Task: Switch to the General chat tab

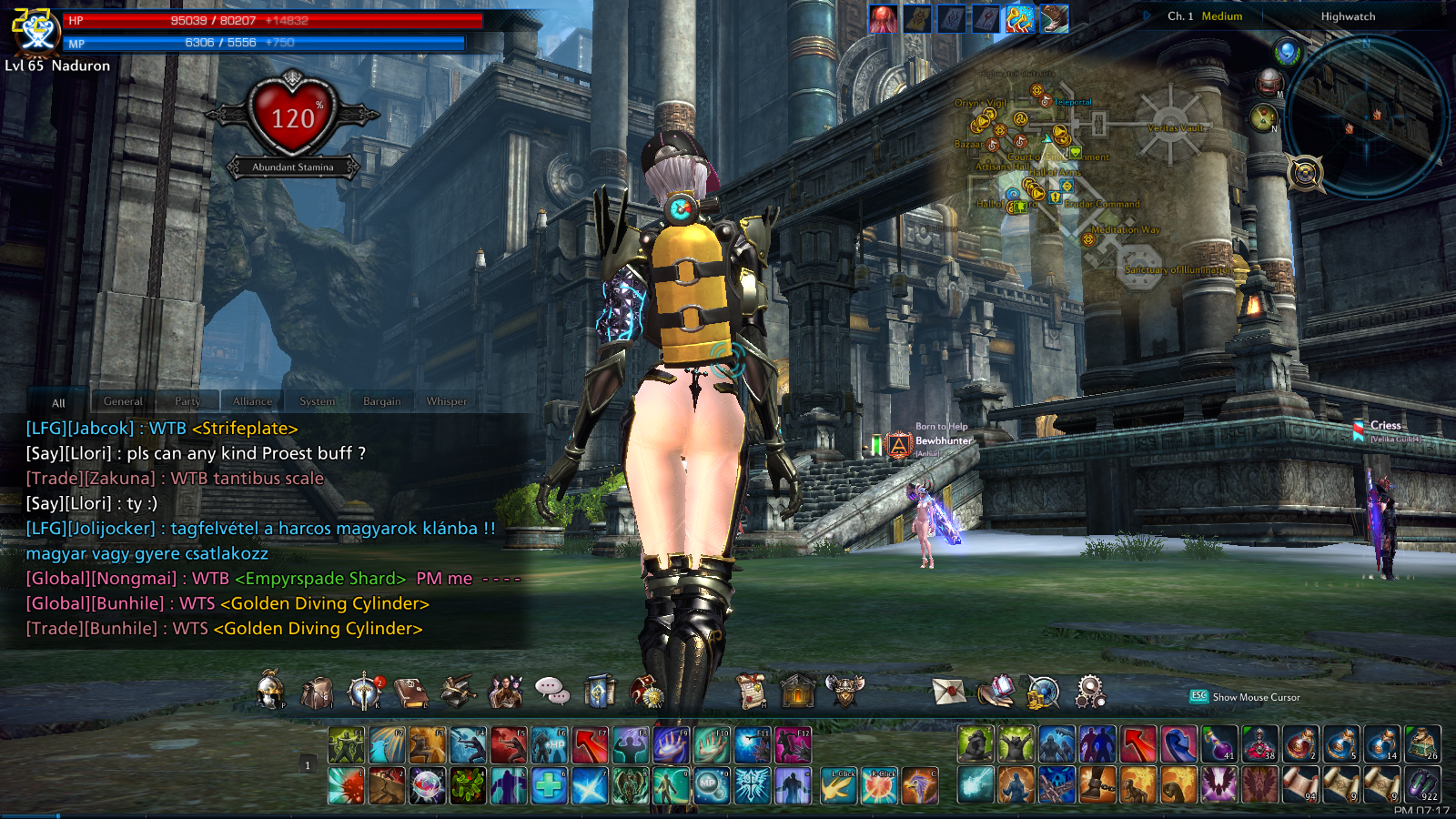Action: coord(123,401)
